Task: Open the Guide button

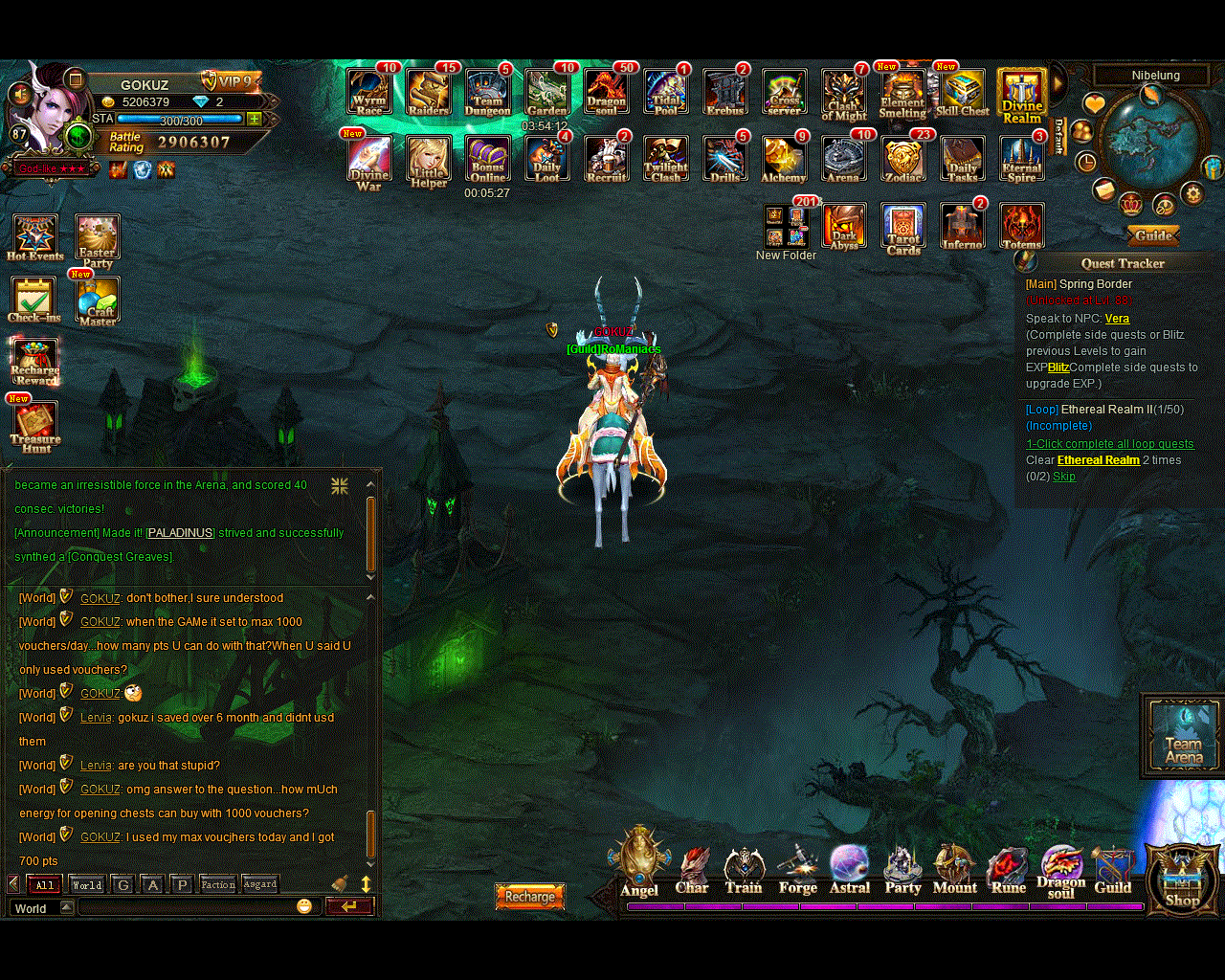Action: pos(1153,235)
